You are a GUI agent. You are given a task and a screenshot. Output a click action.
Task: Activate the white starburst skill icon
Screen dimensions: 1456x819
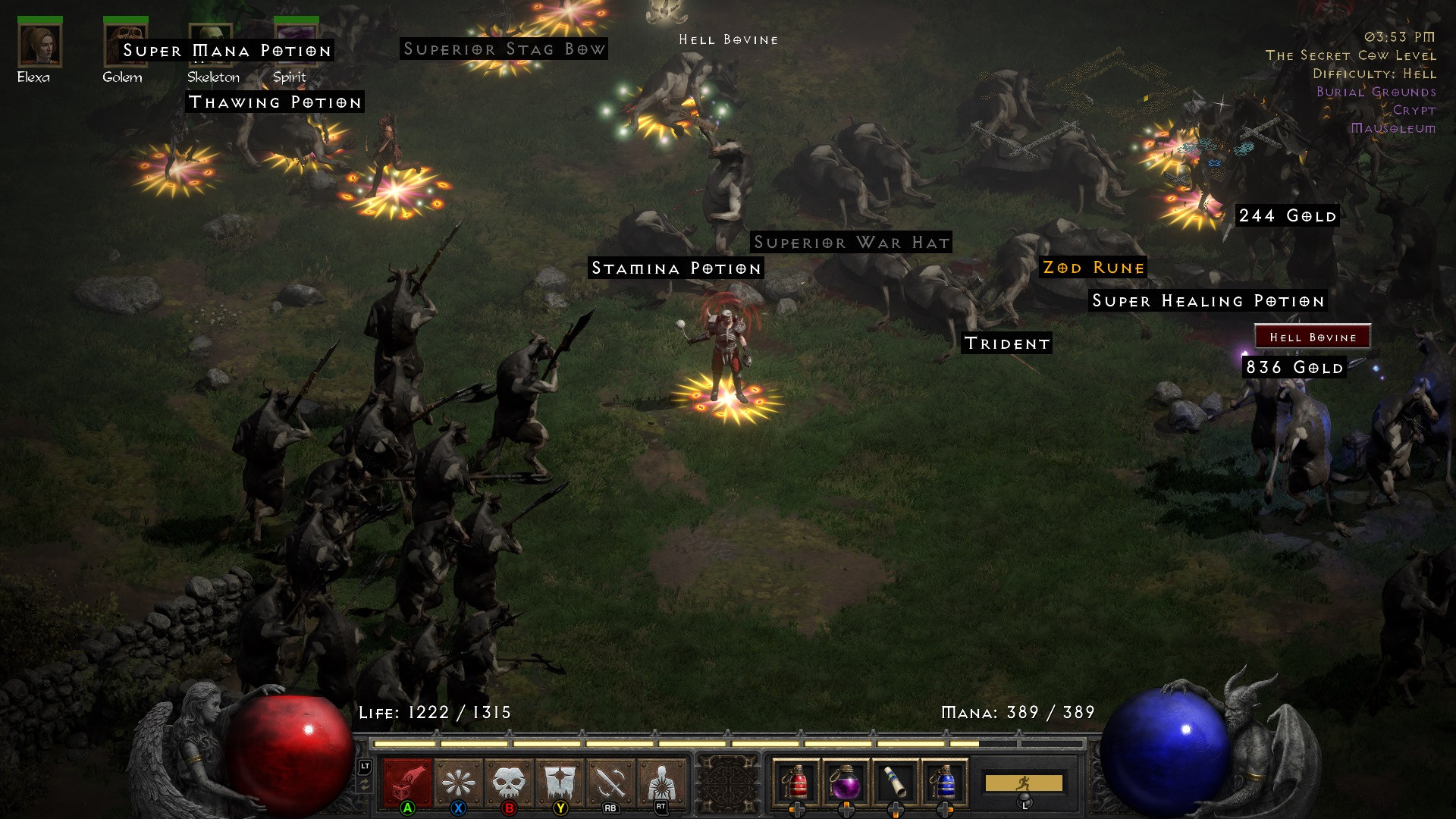pyautogui.click(x=459, y=783)
